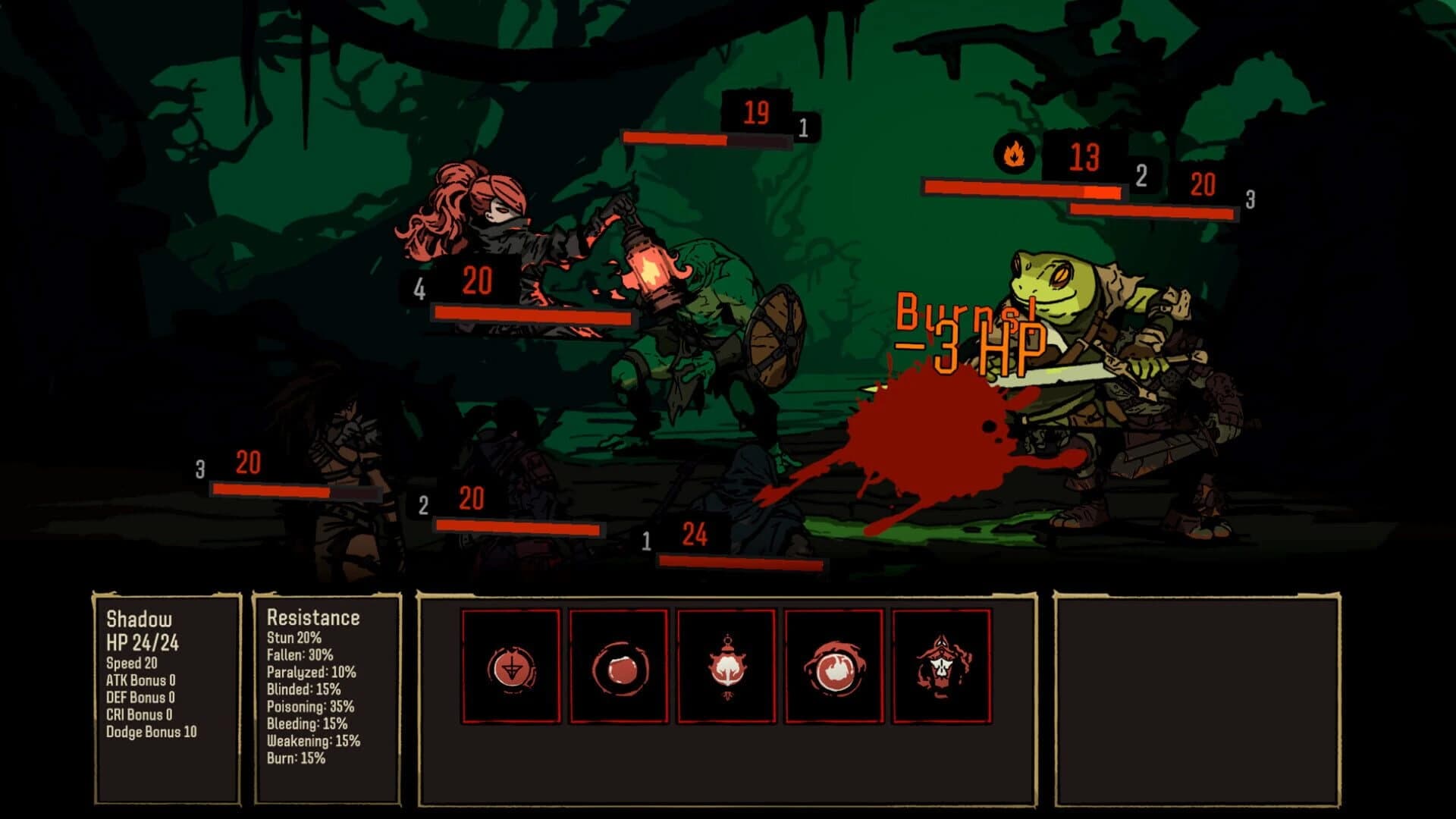Click the Burn: 15% resistance entry
1456x819 pixels.
[296, 757]
